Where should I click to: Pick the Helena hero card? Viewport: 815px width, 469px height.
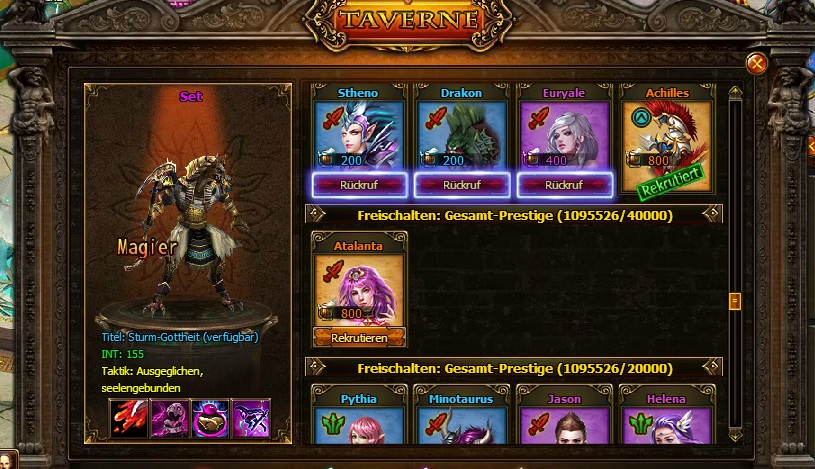tap(667, 422)
